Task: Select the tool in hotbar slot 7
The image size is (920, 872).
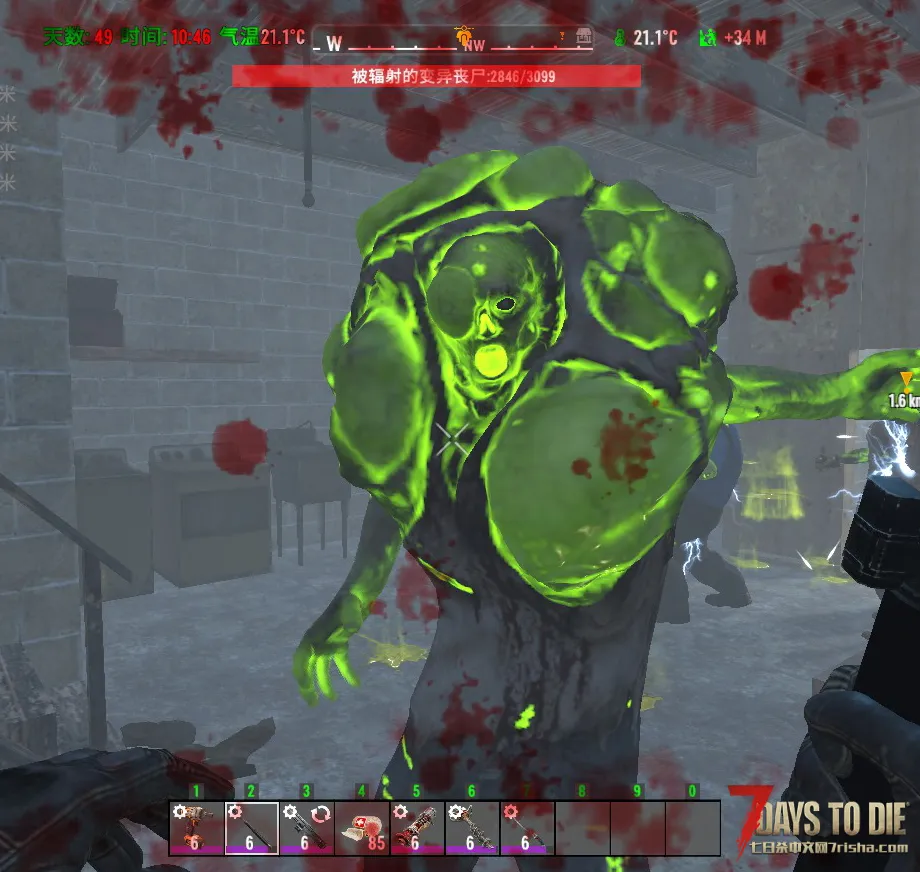Action: click(x=526, y=828)
